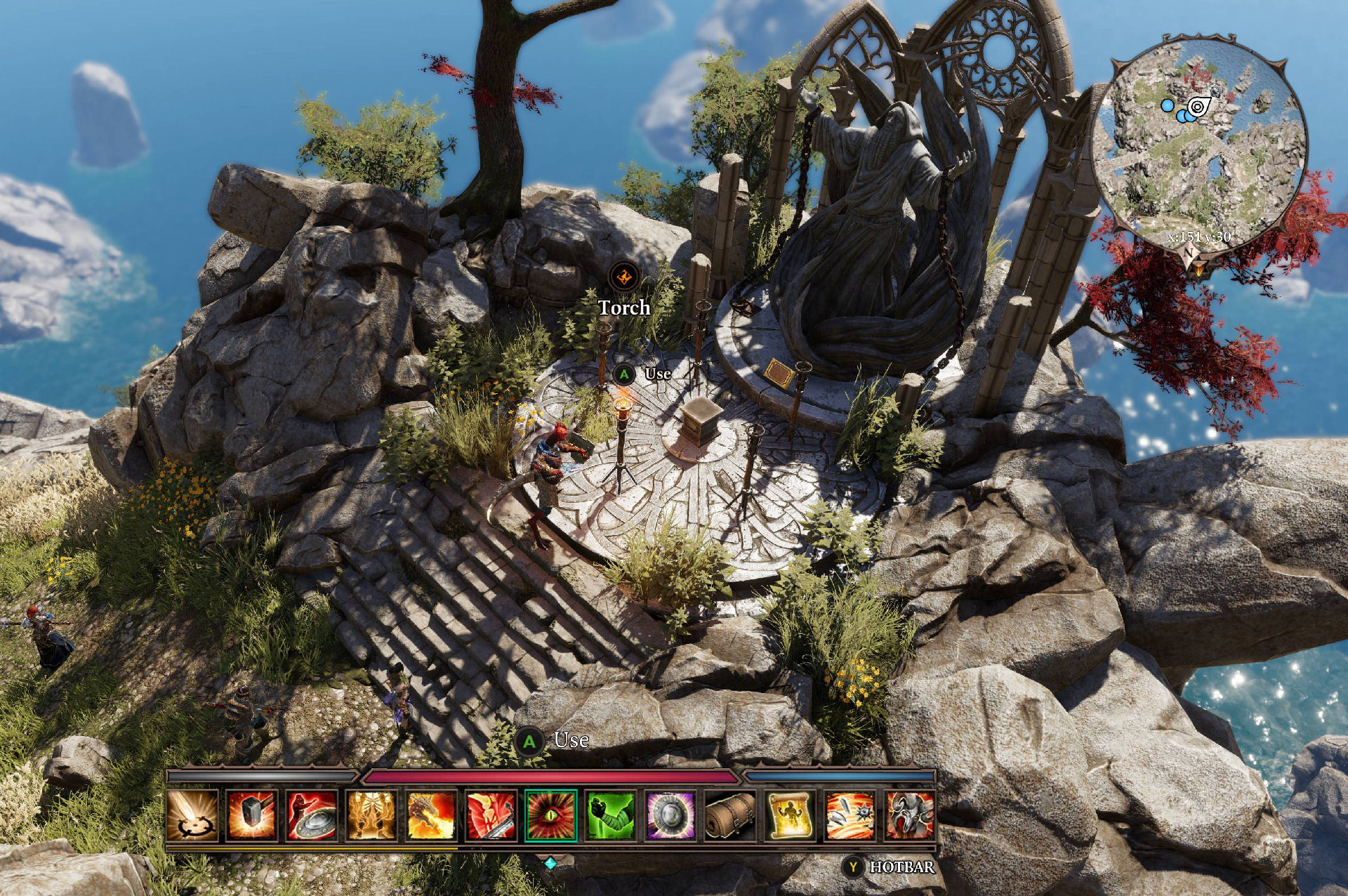The height and width of the screenshot is (896, 1348).
Task: Activate the highlighted red eye skill
Action: 551,815
